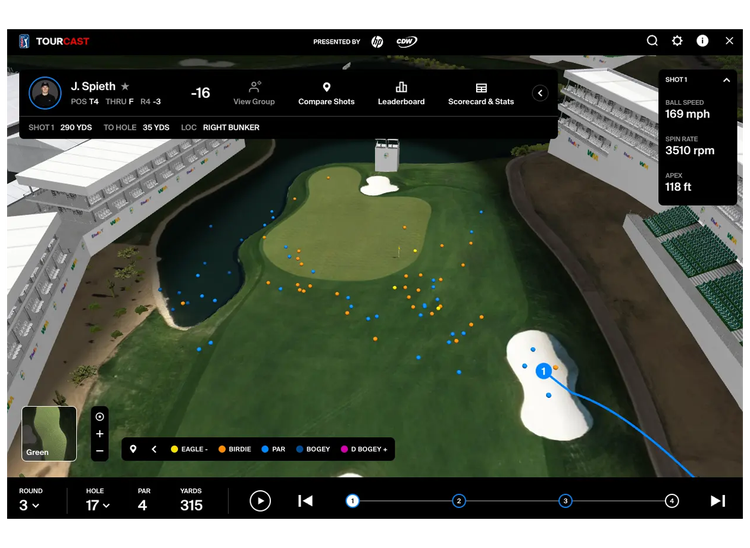Toggle the Birdie legend filter
This screenshot has width=750, height=548.
pyautogui.click(x=234, y=449)
